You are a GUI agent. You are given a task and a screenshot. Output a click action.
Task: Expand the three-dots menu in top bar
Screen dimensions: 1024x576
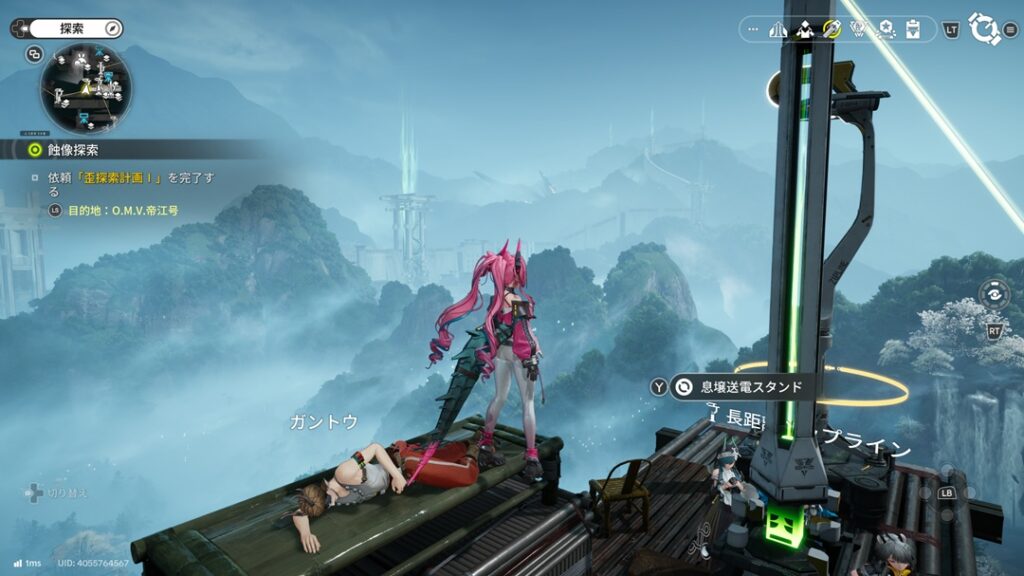point(753,29)
